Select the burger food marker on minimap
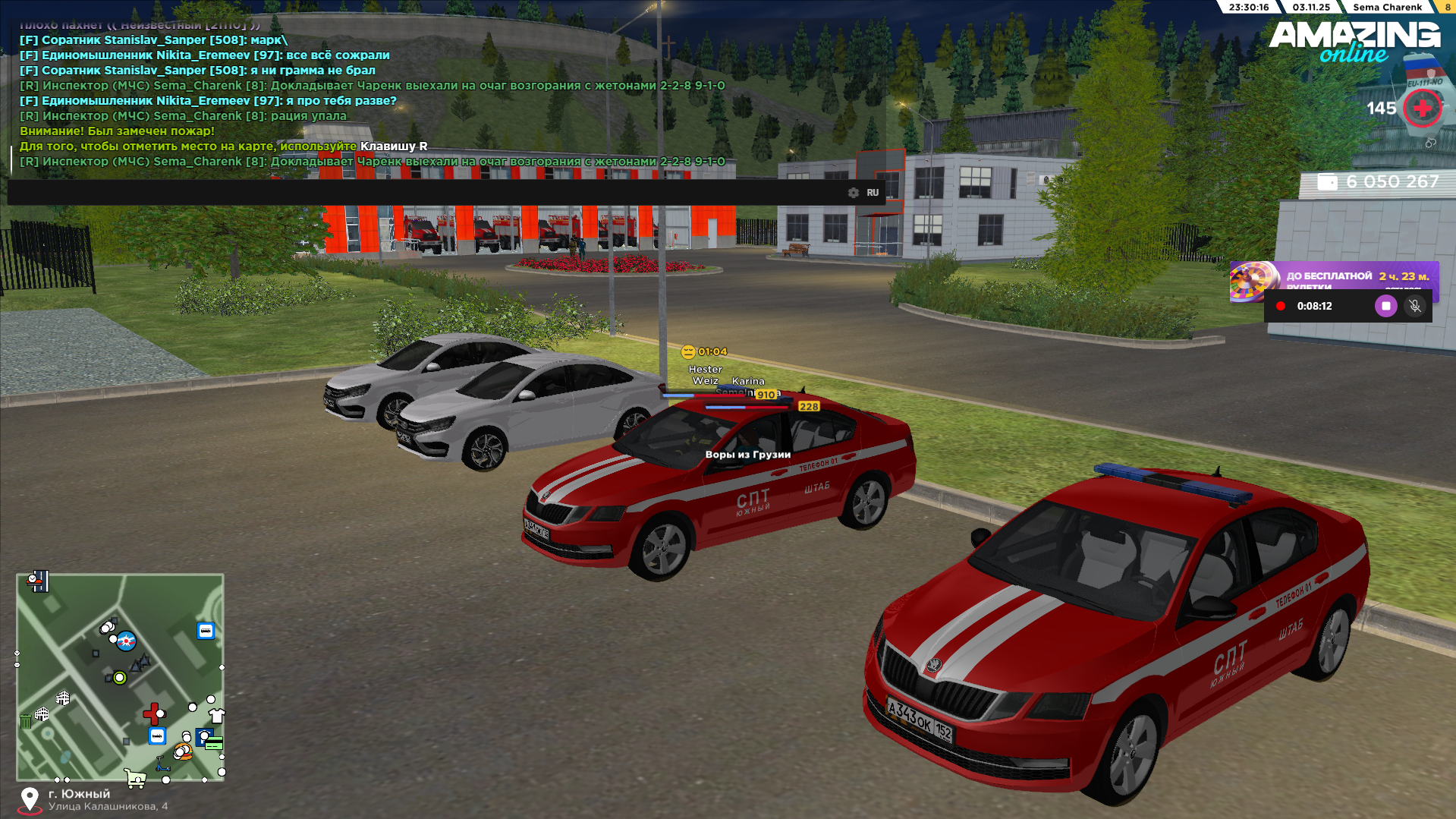This screenshot has height=819, width=1456. coord(183,752)
